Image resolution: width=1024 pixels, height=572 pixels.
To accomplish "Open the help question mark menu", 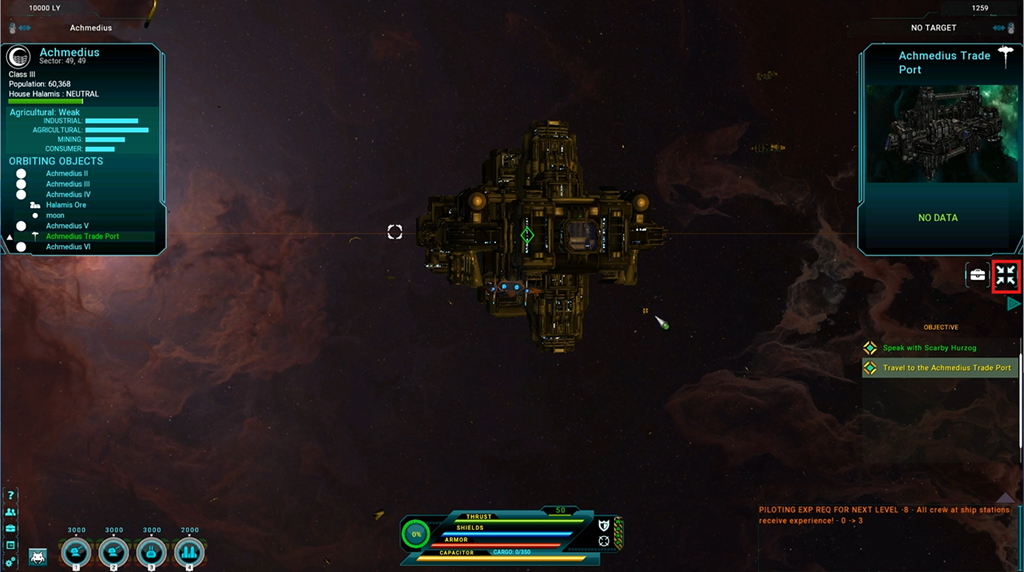I will coord(10,495).
